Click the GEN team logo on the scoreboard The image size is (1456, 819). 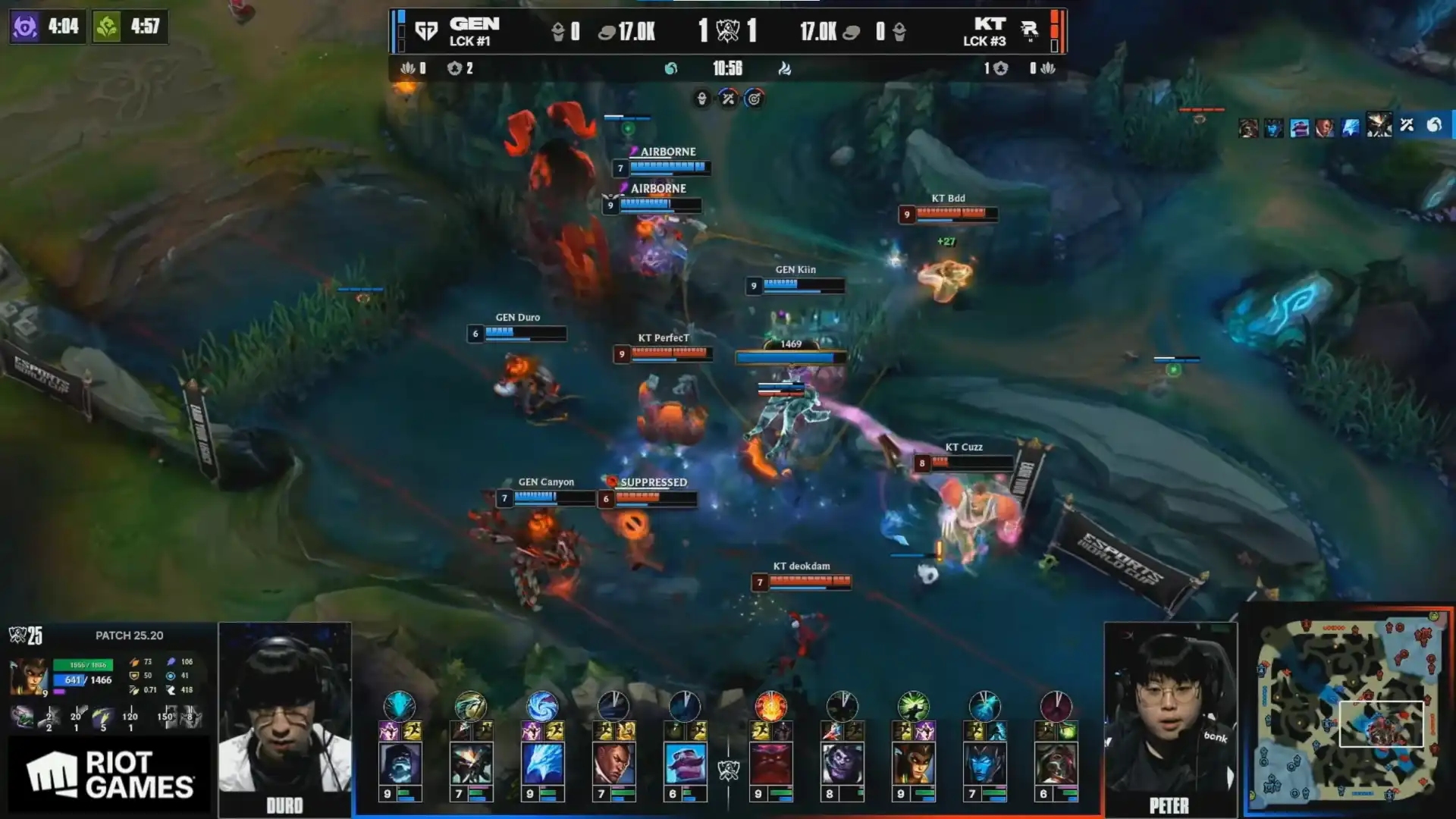[x=426, y=31]
